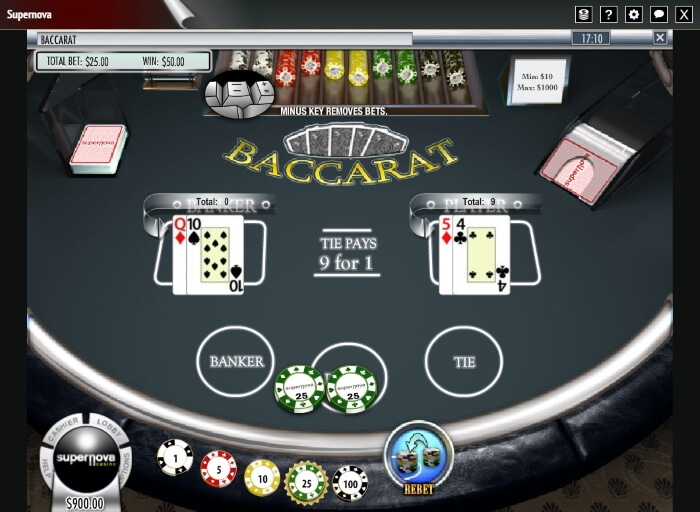
Task: Close the Baccarat game window
Action: [660, 38]
